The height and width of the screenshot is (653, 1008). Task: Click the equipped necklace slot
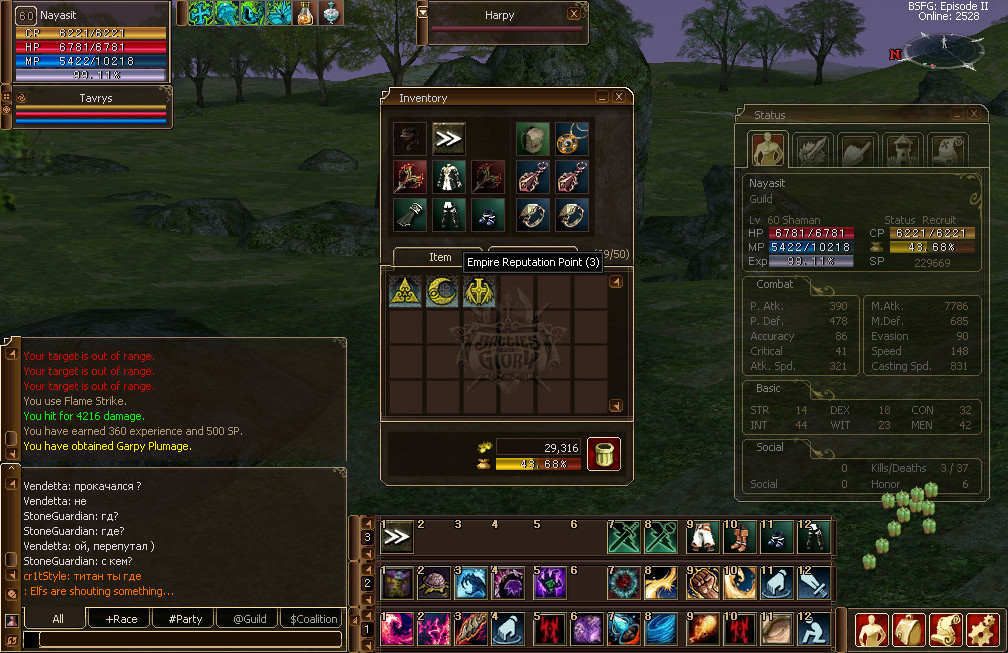(x=573, y=139)
